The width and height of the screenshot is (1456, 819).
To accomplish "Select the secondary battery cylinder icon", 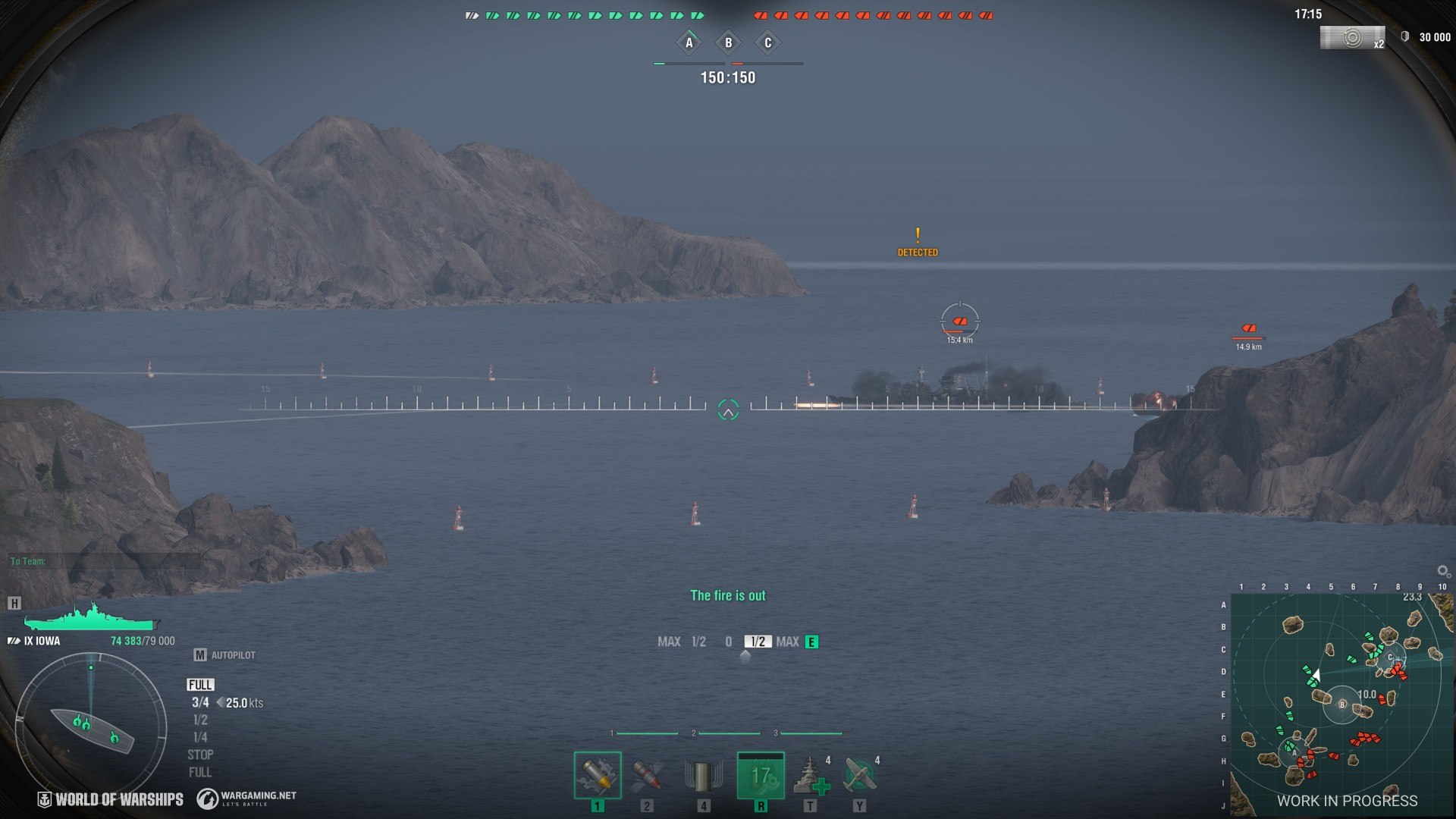I will pos(704,777).
